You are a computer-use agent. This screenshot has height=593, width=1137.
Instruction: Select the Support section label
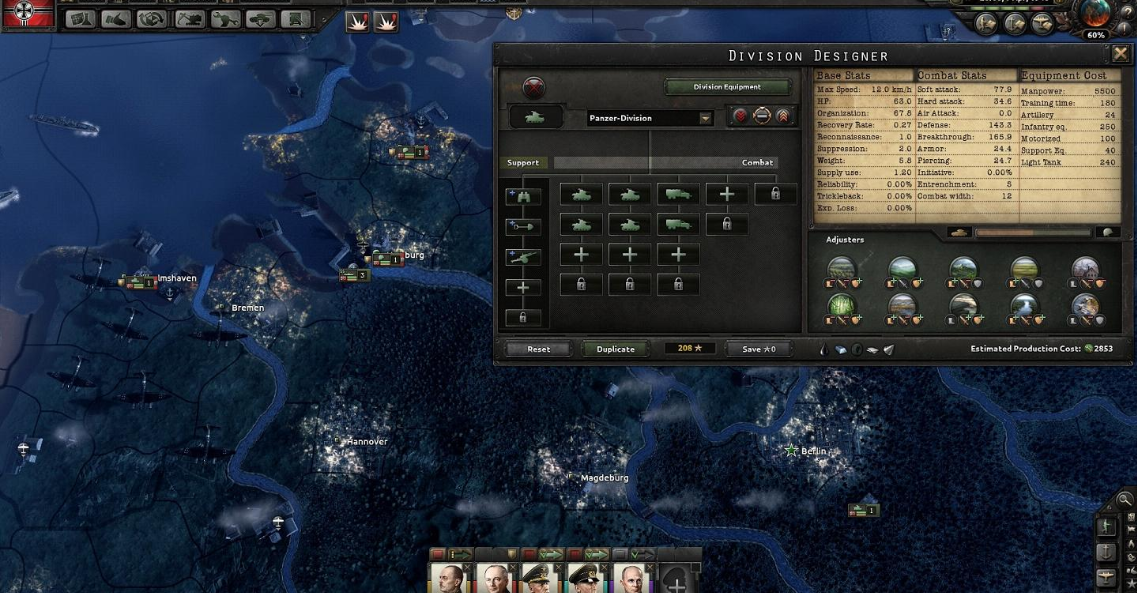[x=523, y=162]
